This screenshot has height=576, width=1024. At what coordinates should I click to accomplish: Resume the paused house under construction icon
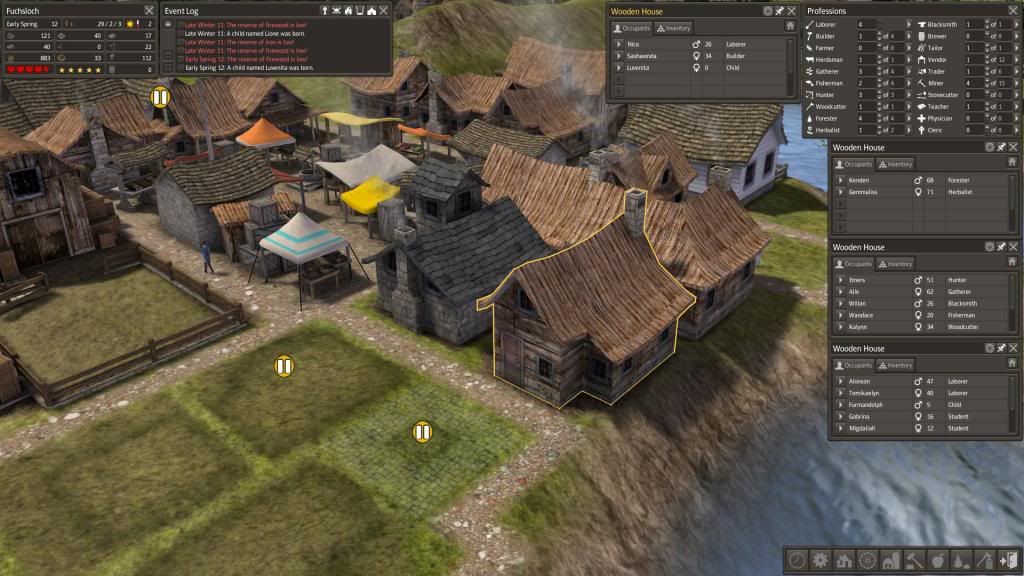pyautogui.click(x=160, y=97)
